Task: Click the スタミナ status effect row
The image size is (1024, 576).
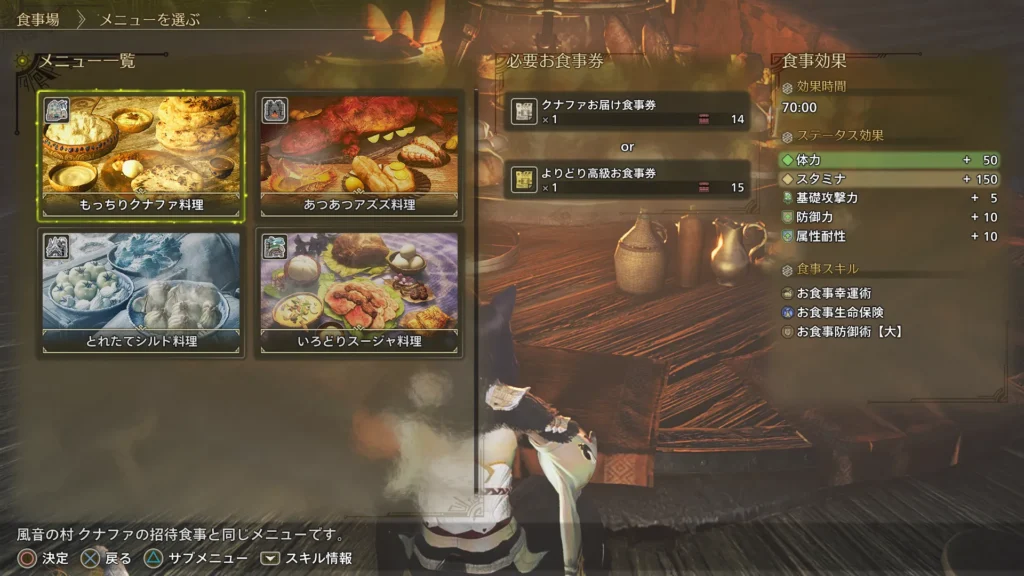Action: click(x=889, y=179)
